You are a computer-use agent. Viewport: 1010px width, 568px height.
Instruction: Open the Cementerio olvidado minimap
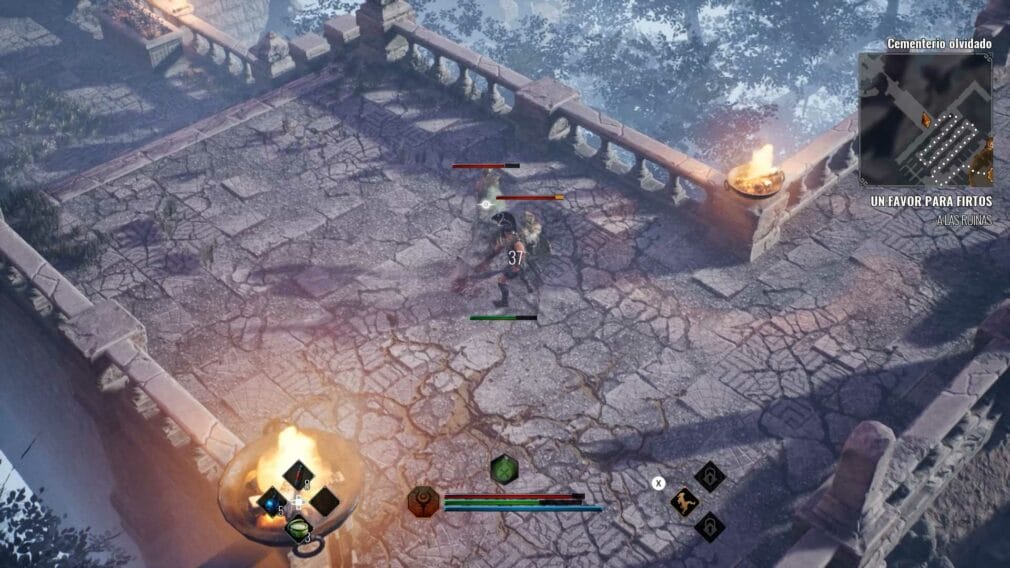(925, 119)
